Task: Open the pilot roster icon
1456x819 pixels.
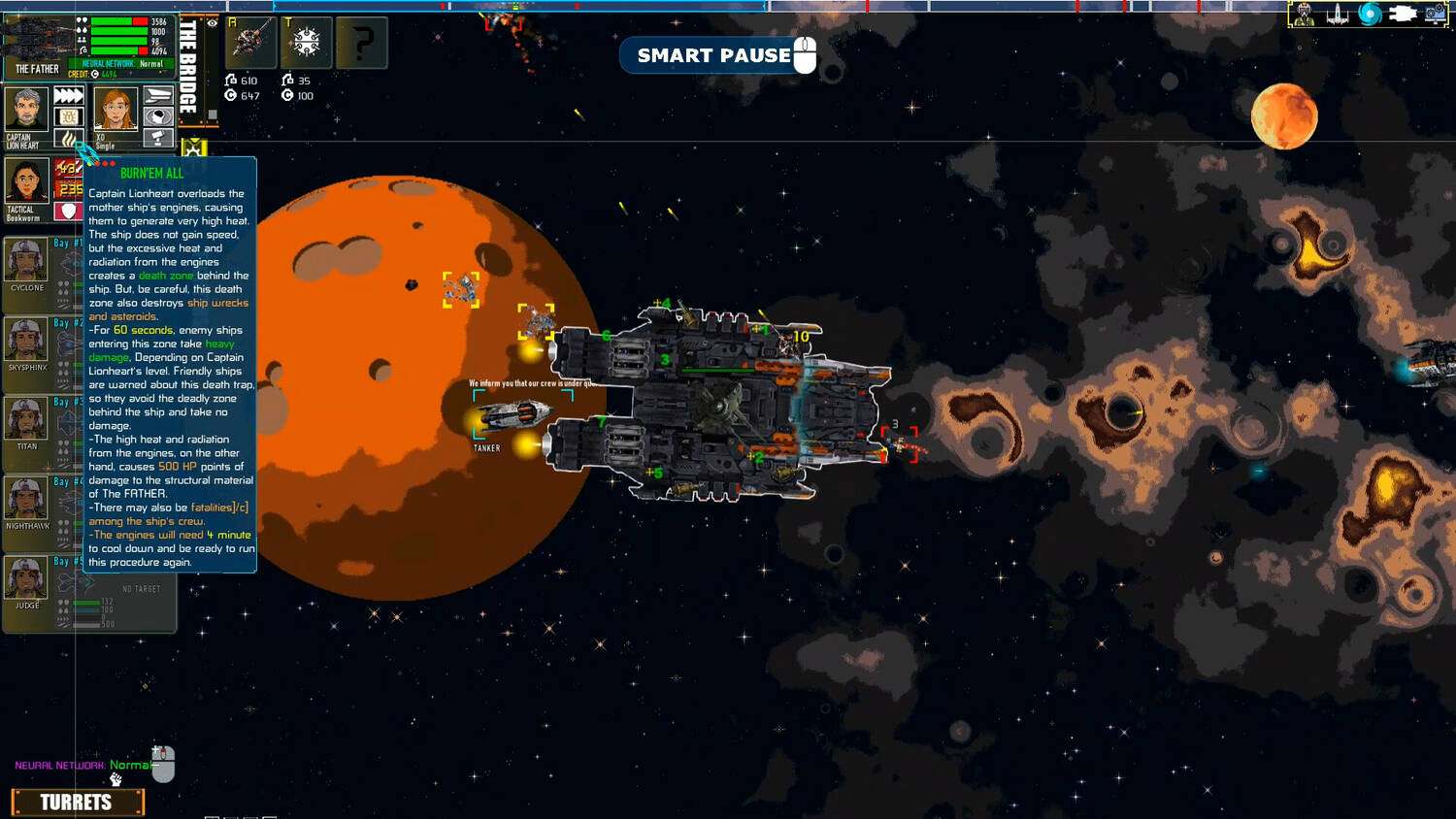Action: pyautogui.click(x=1304, y=15)
